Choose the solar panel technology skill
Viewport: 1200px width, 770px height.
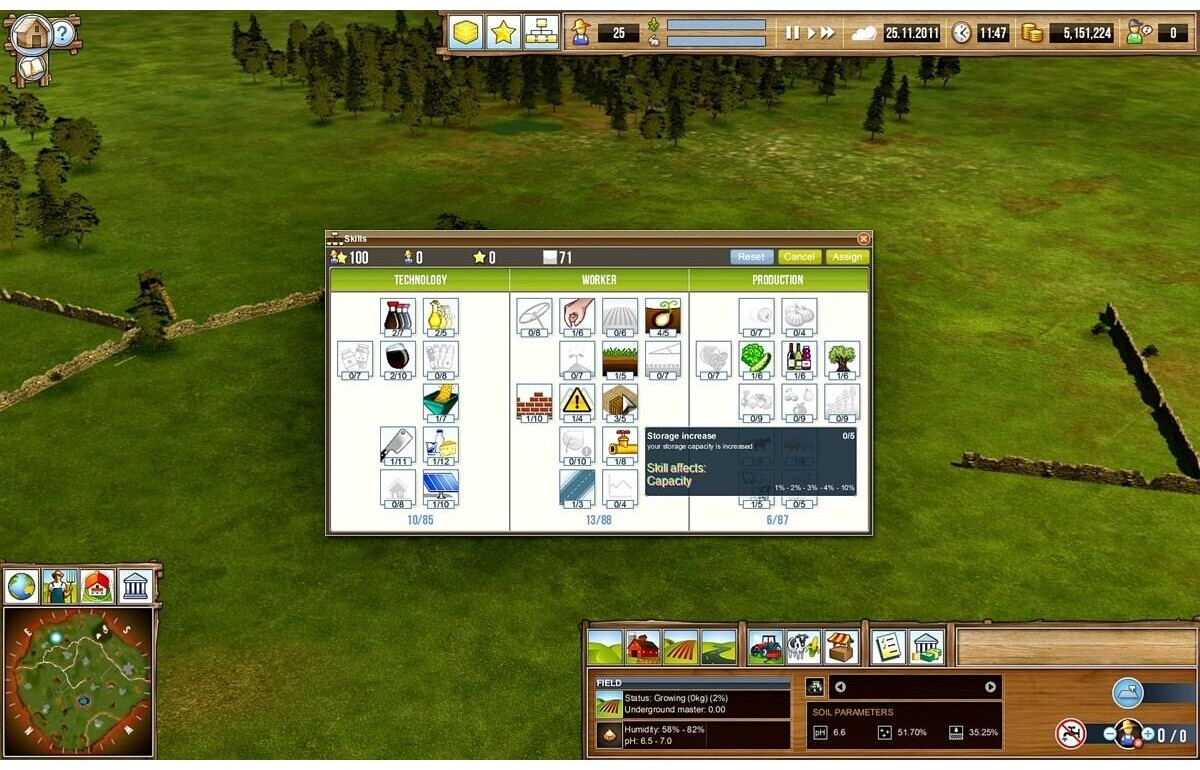point(441,487)
